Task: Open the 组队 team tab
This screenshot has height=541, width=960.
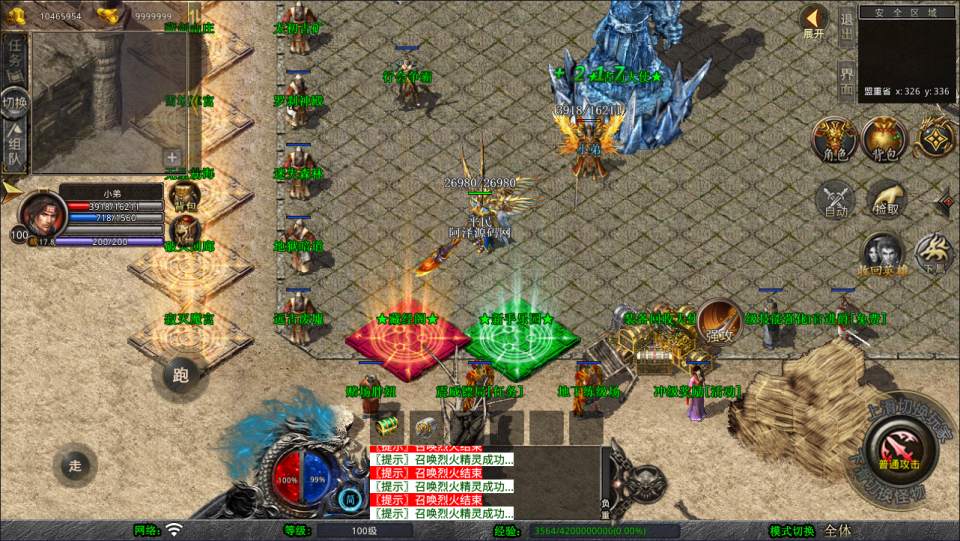Action: point(14,147)
